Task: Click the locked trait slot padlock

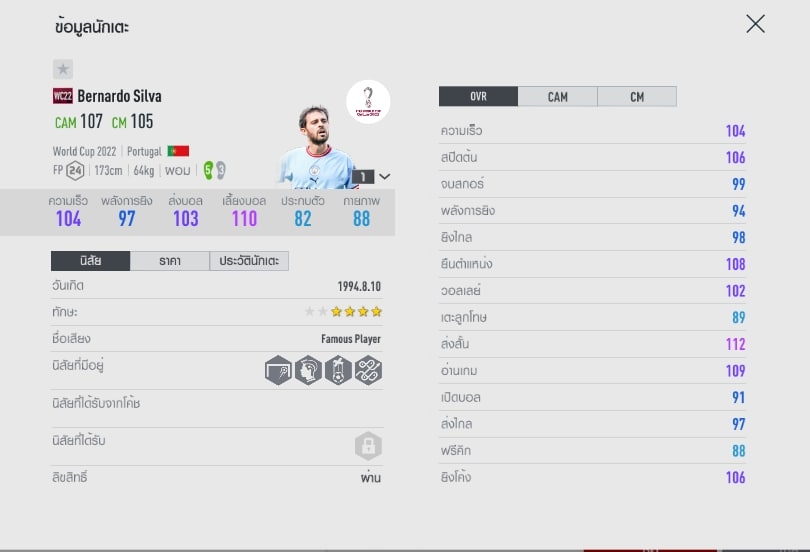Action: pos(368,446)
